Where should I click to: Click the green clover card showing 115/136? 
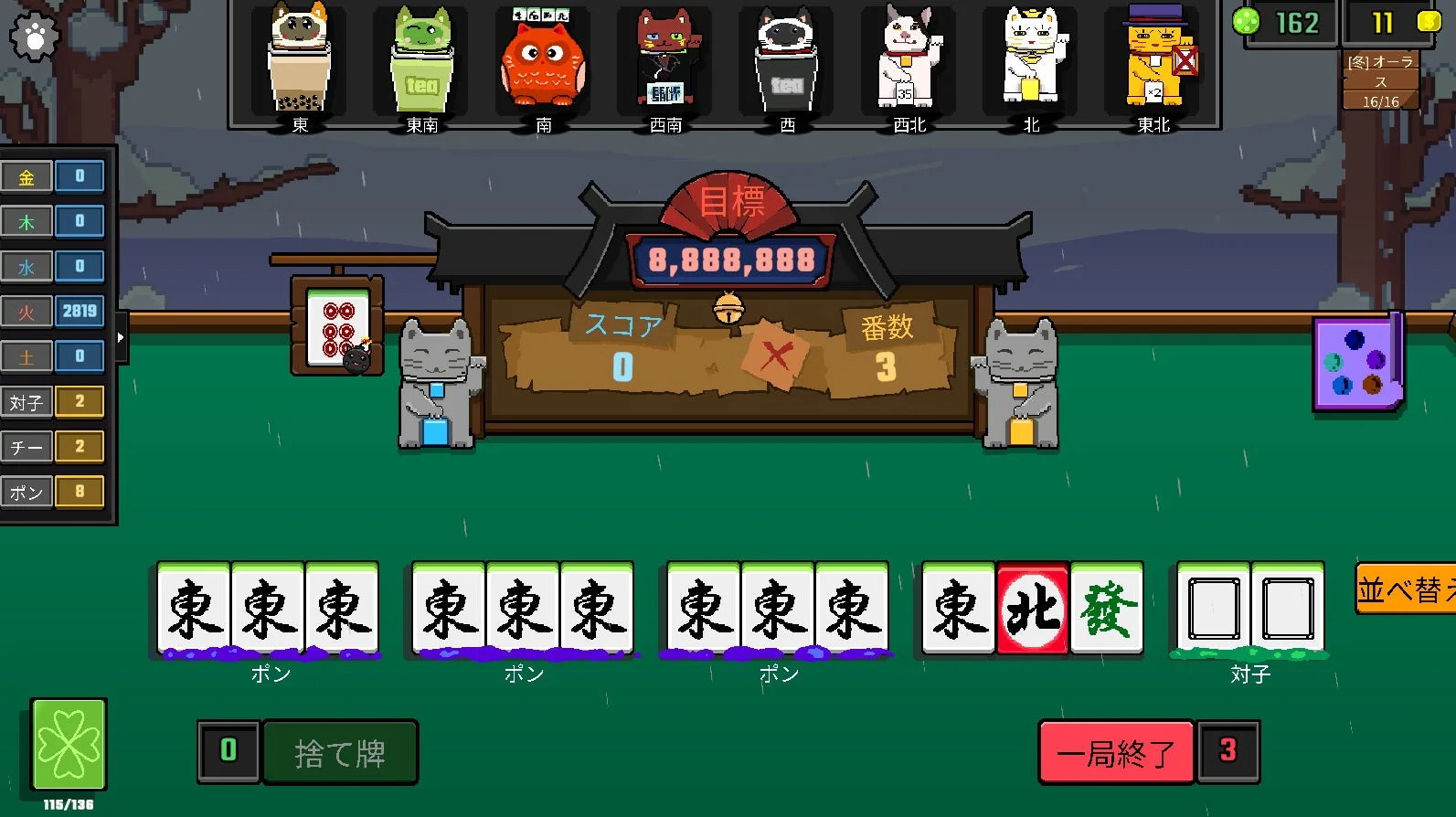pyautogui.click(x=69, y=745)
